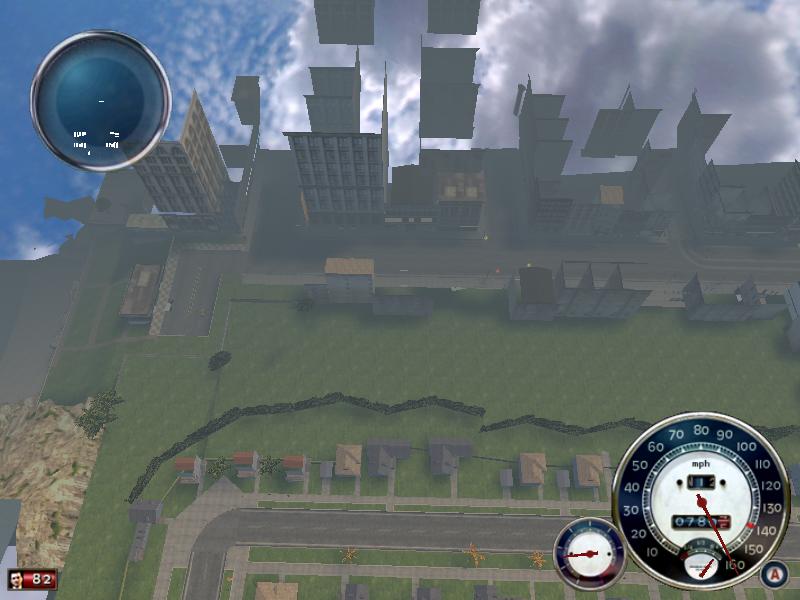800x600 pixels.
Task: Select the automatic gearbox "A" indicator
Action: coord(772,574)
